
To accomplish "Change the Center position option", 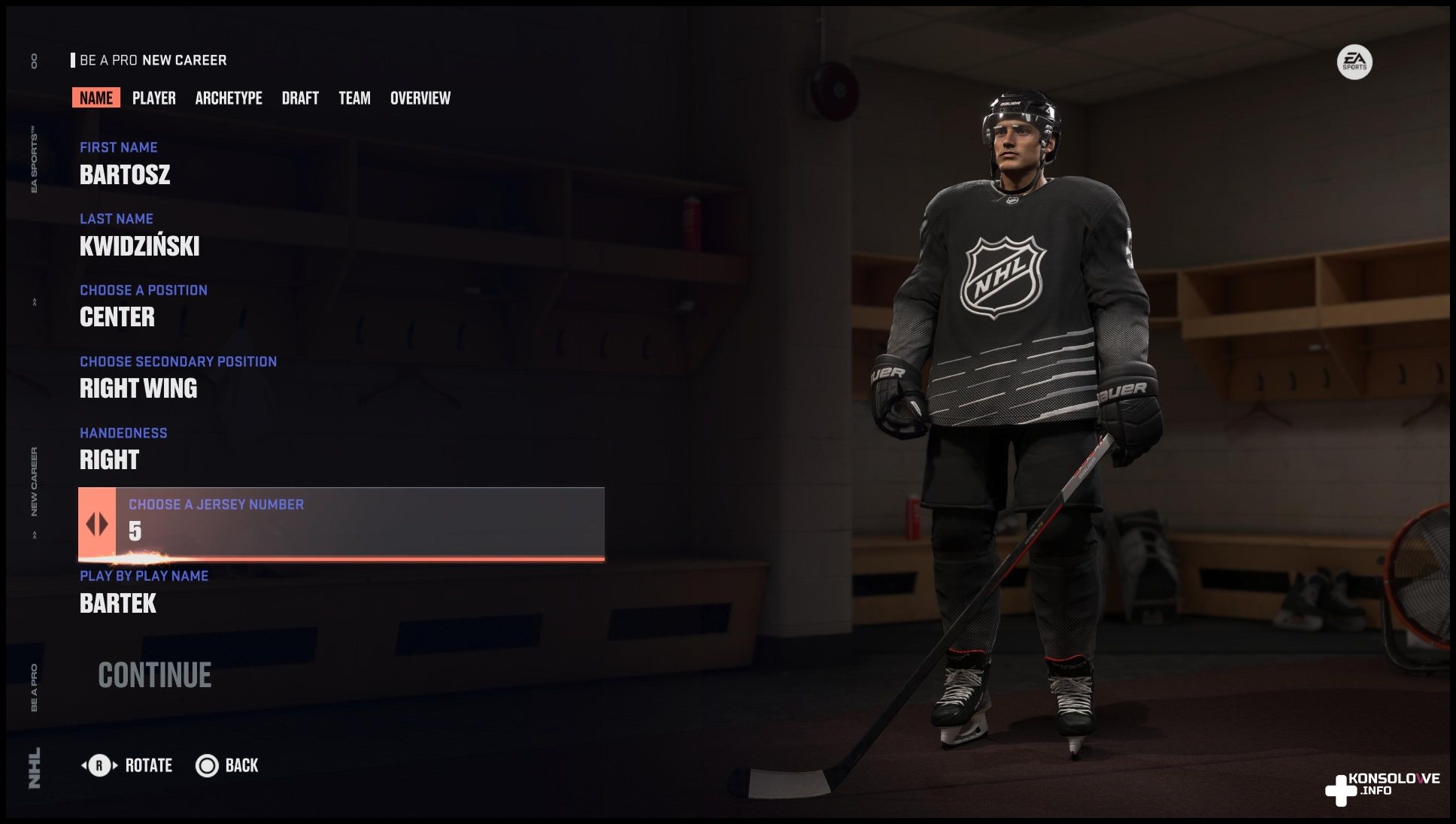I will [x=117, y=317].
